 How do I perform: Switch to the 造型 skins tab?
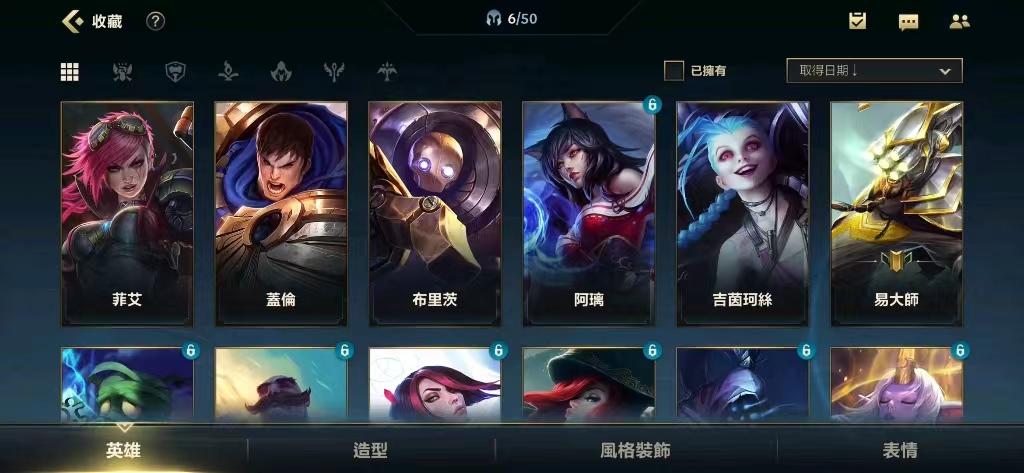(x=371, y=450)
